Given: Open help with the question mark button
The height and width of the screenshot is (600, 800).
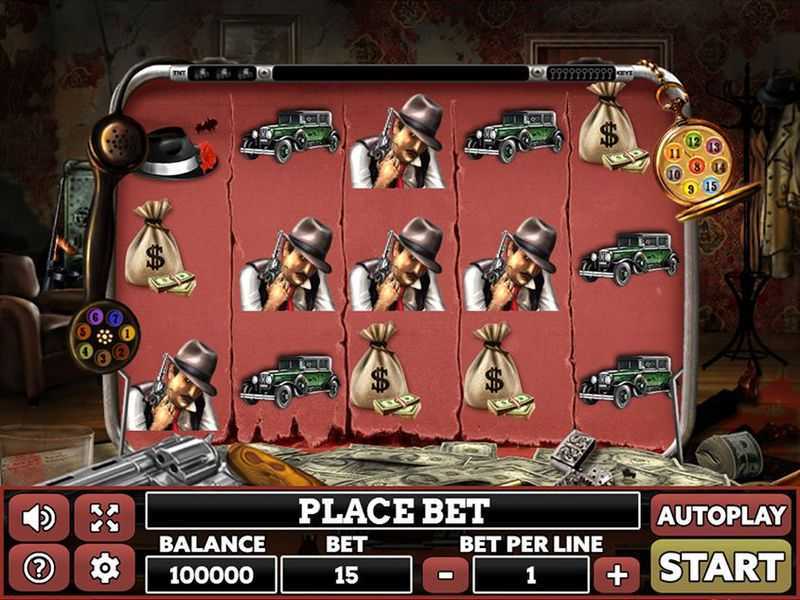Looking at the screenshot, I should (39, 568).
